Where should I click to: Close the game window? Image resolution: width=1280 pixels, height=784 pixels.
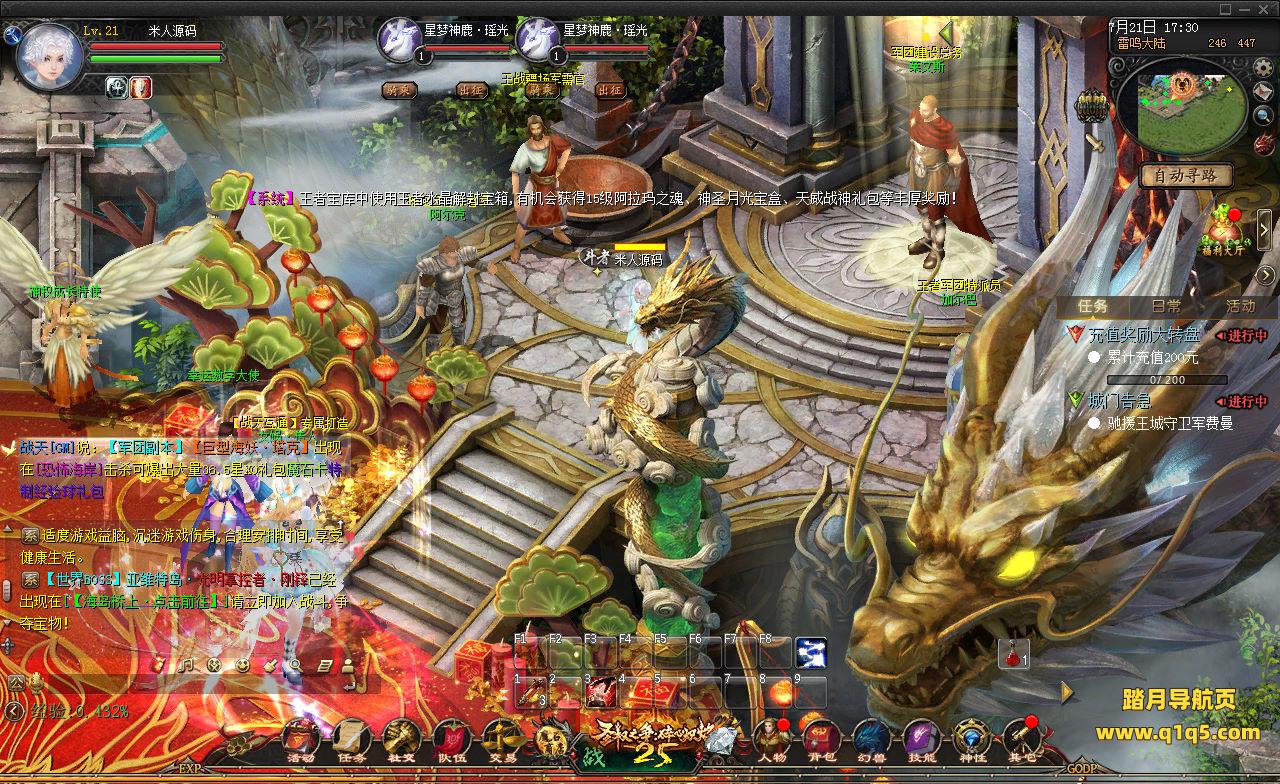[x=1265, y=8]
